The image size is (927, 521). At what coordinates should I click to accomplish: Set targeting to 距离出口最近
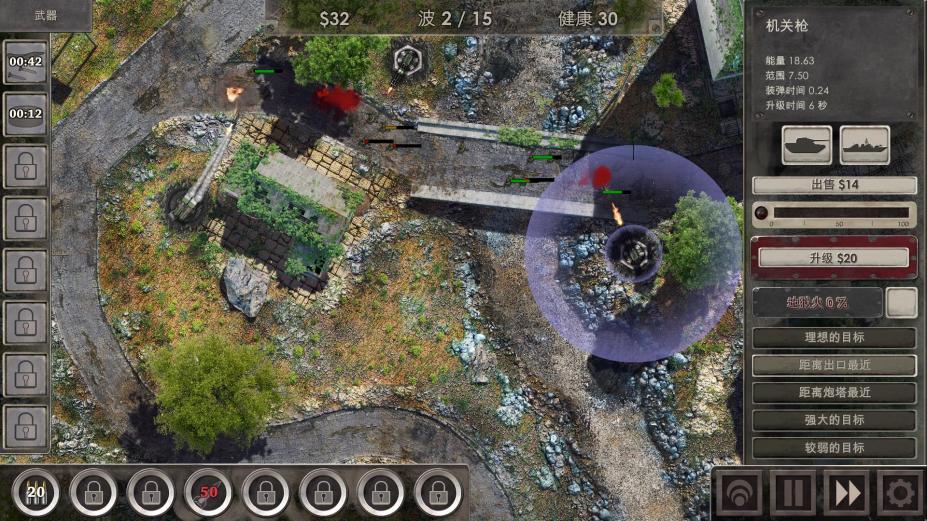(x=834, y=365)
